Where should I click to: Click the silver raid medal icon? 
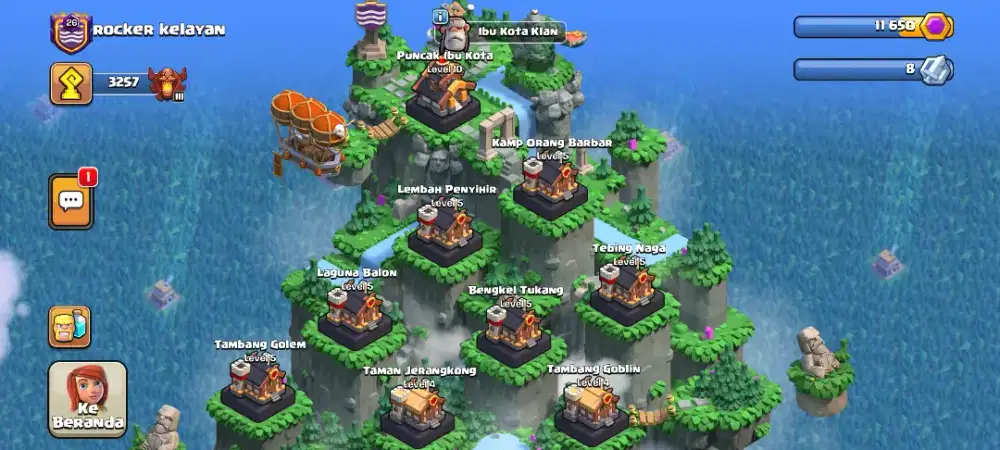[937, 69]
